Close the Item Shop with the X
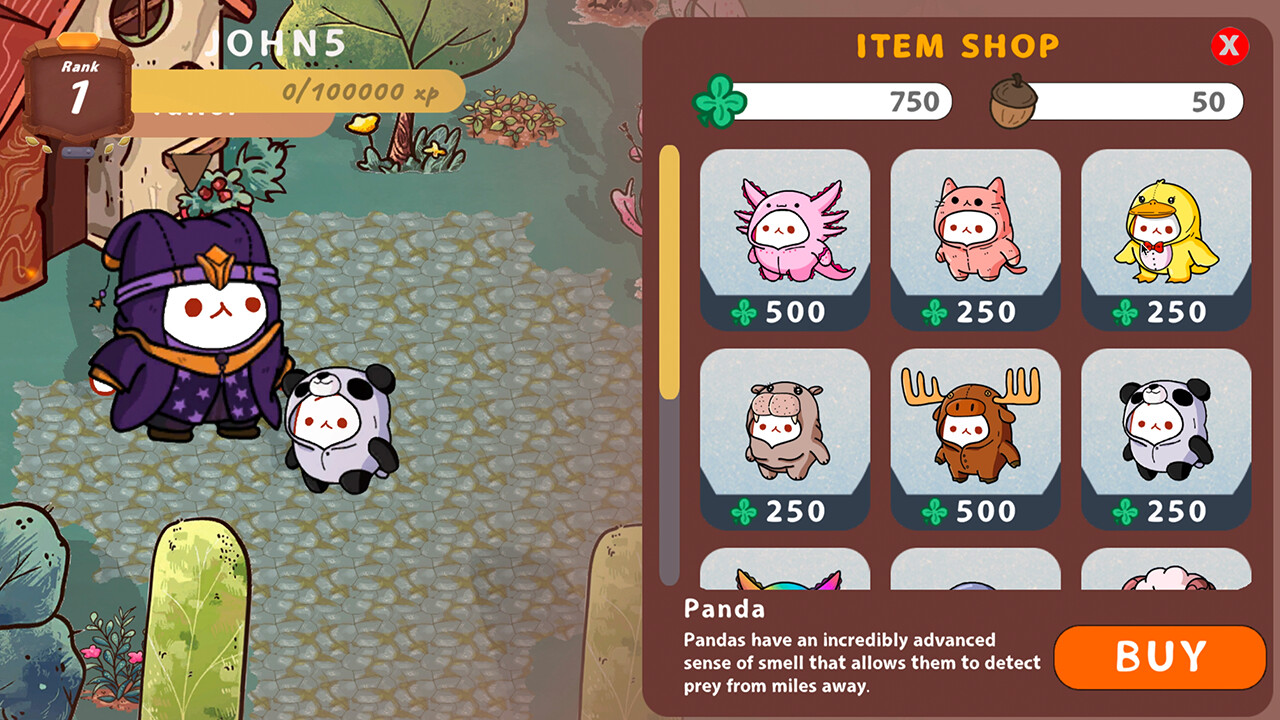 pyautogui.click(x=1230, y=47)
